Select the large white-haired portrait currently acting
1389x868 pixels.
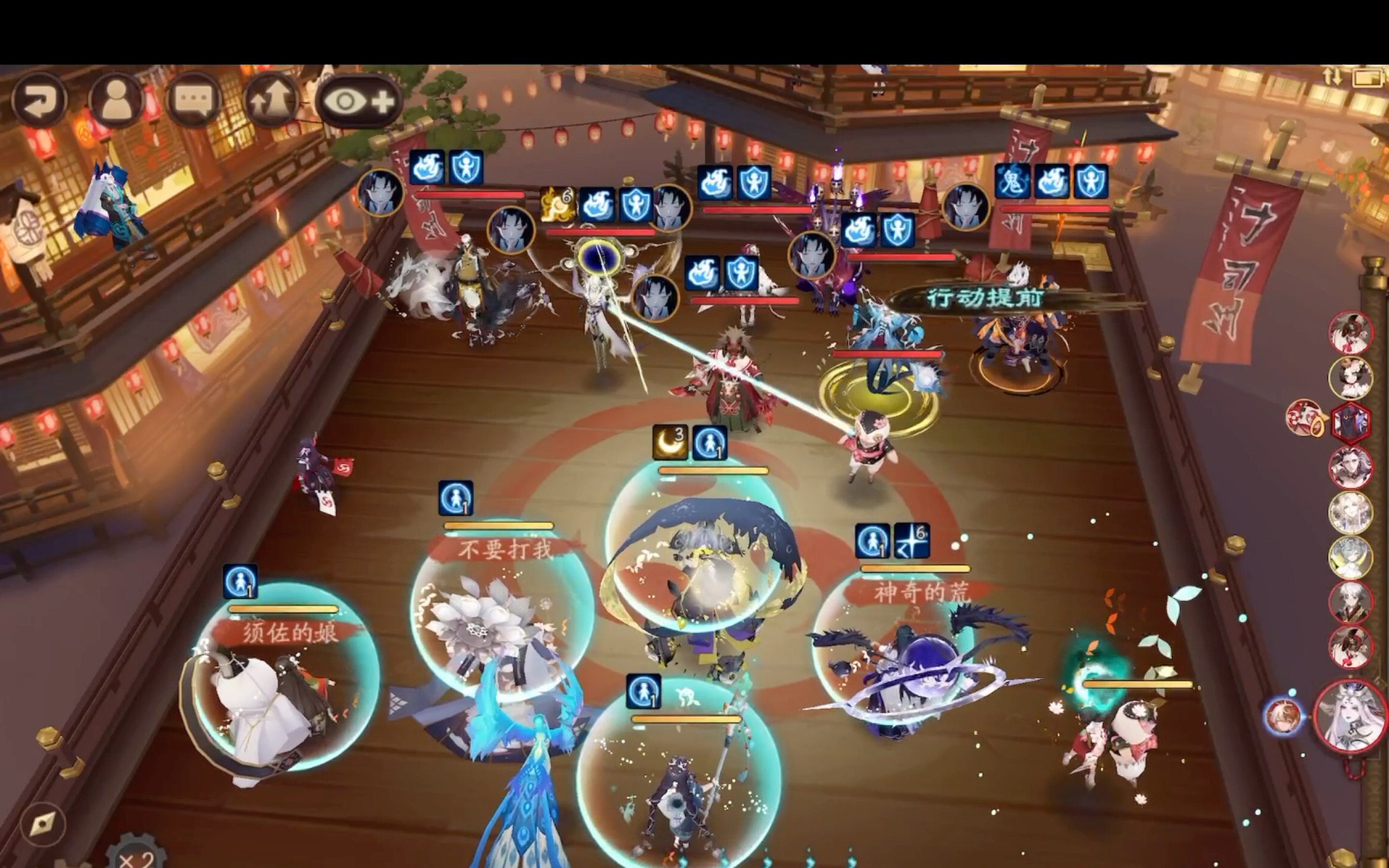click(x=1350, y=716)
